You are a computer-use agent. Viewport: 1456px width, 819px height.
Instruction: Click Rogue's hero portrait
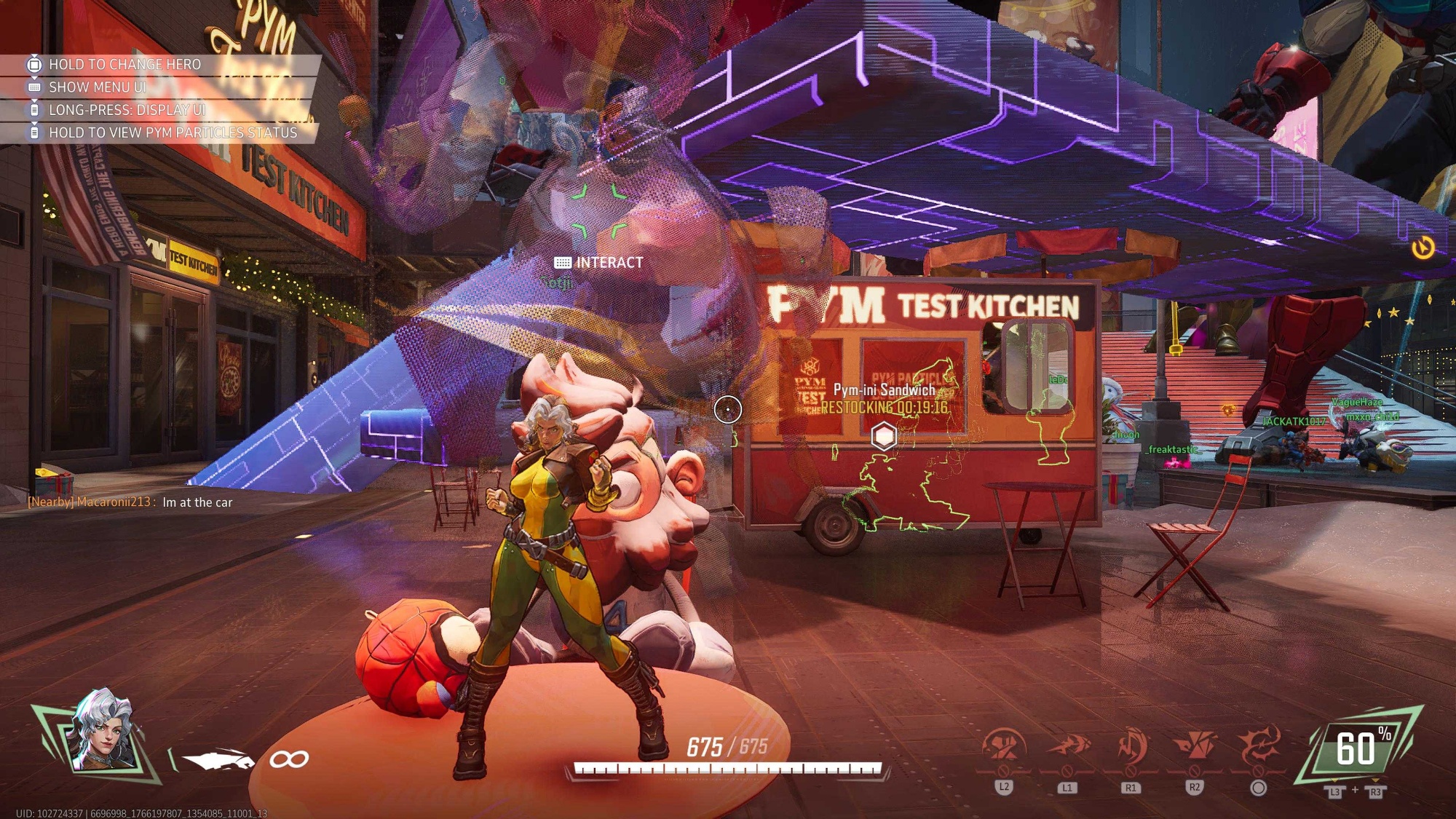pos(104,732)
